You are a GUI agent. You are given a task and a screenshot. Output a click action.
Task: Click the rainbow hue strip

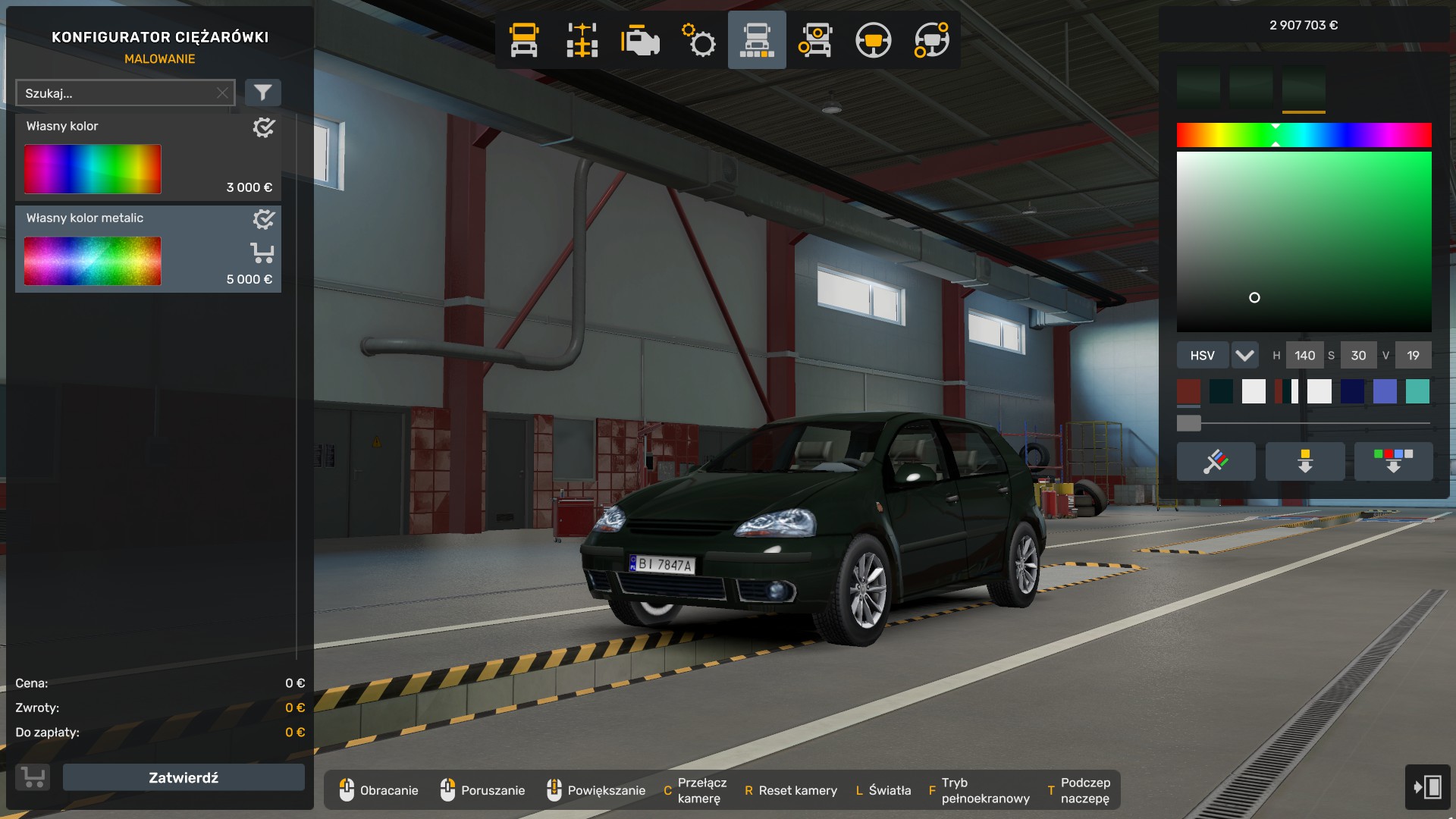(x=1304, y=135)
